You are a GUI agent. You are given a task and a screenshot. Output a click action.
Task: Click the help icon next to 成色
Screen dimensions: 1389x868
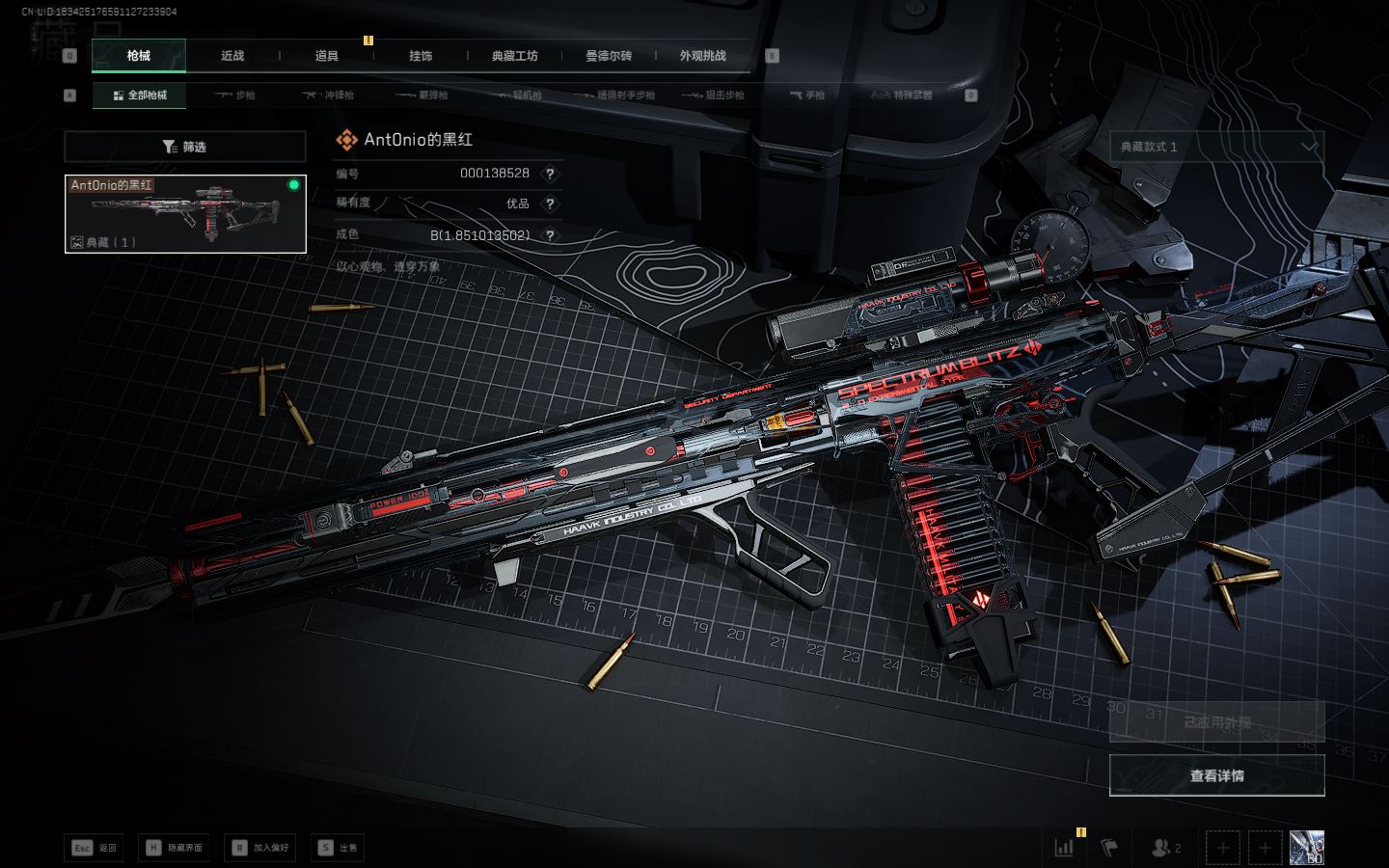click(550, 234)
